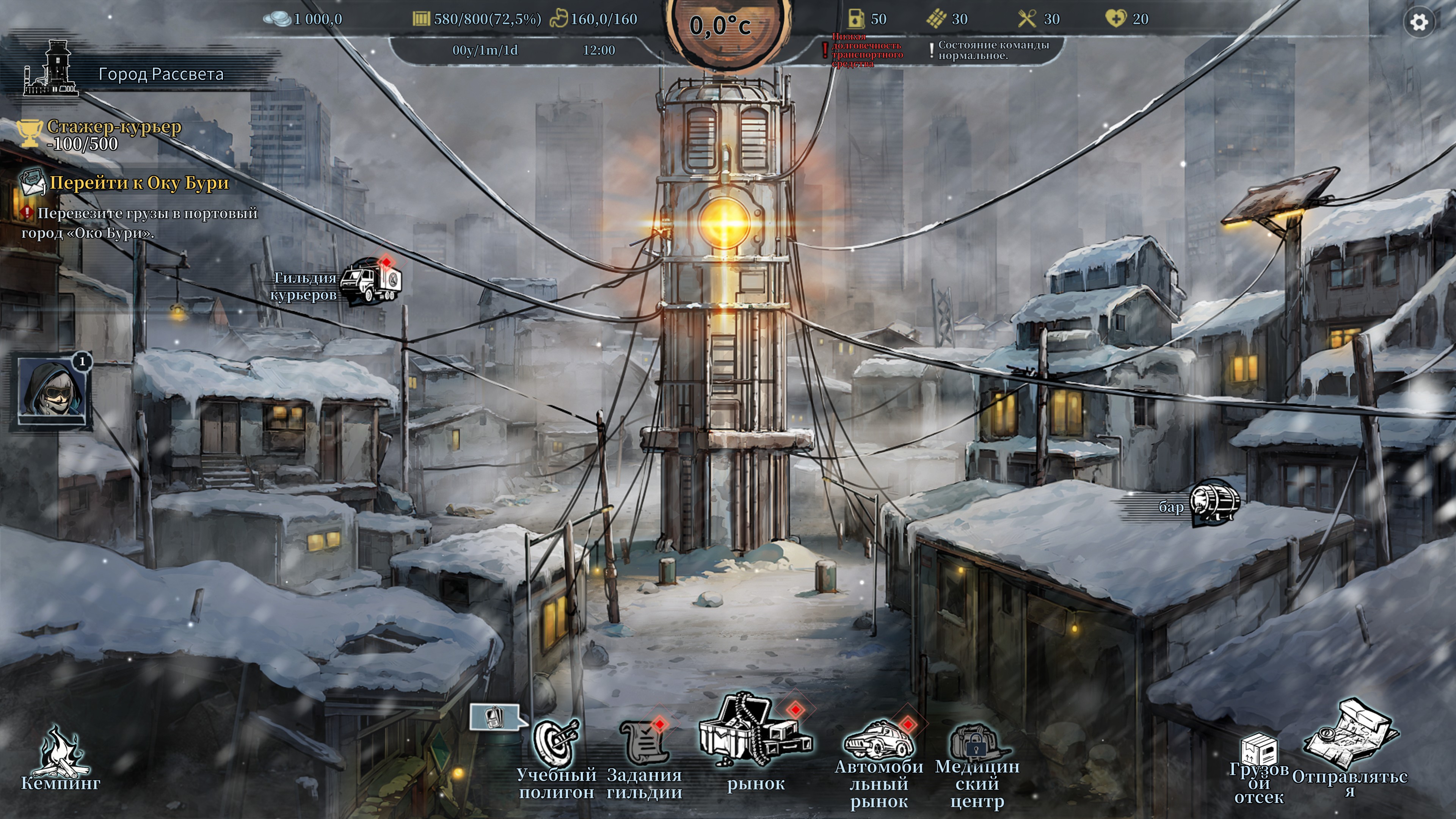Open the Перейти к Оку Бури quest

(x=138, y=183)
